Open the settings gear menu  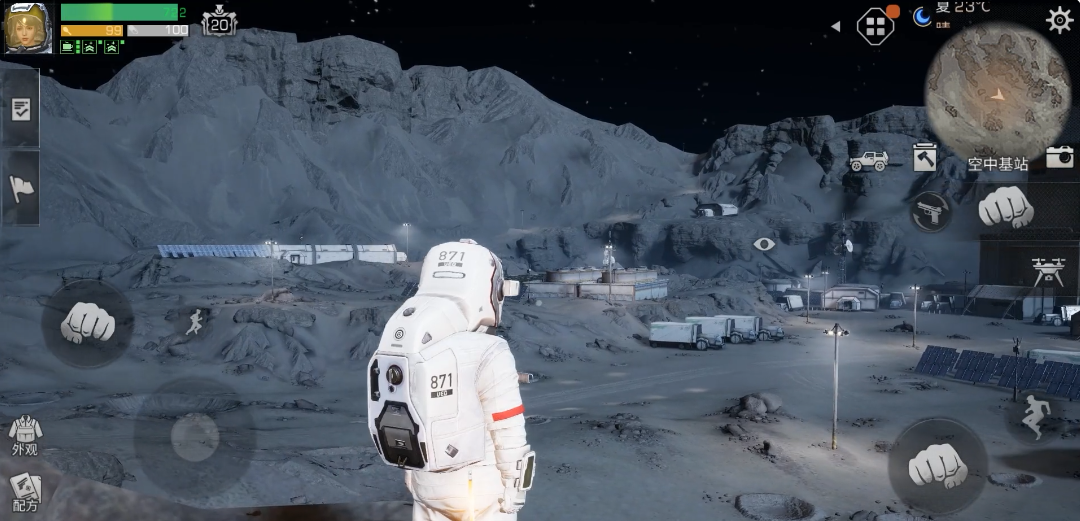[1059, 20]
